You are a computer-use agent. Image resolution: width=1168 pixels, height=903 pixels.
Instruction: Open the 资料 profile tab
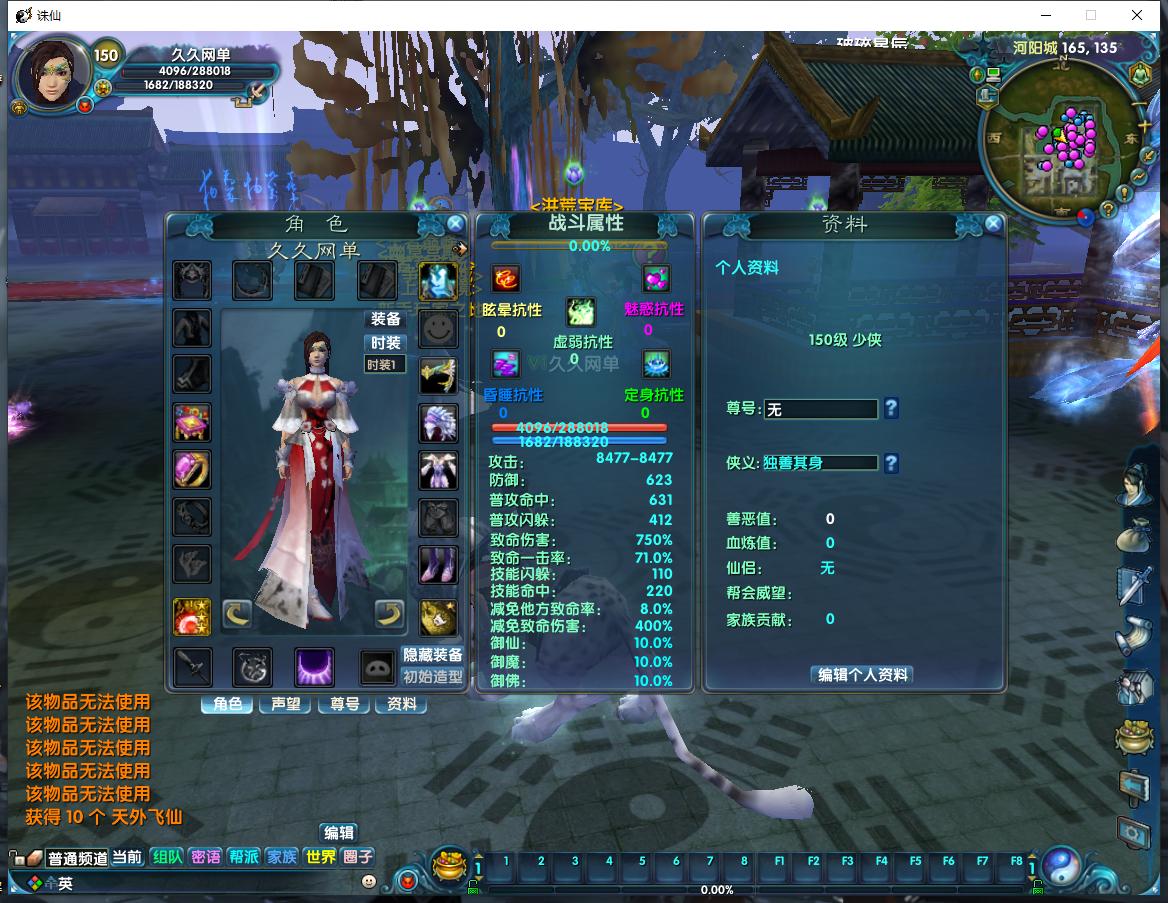click(x=401, y=704)
